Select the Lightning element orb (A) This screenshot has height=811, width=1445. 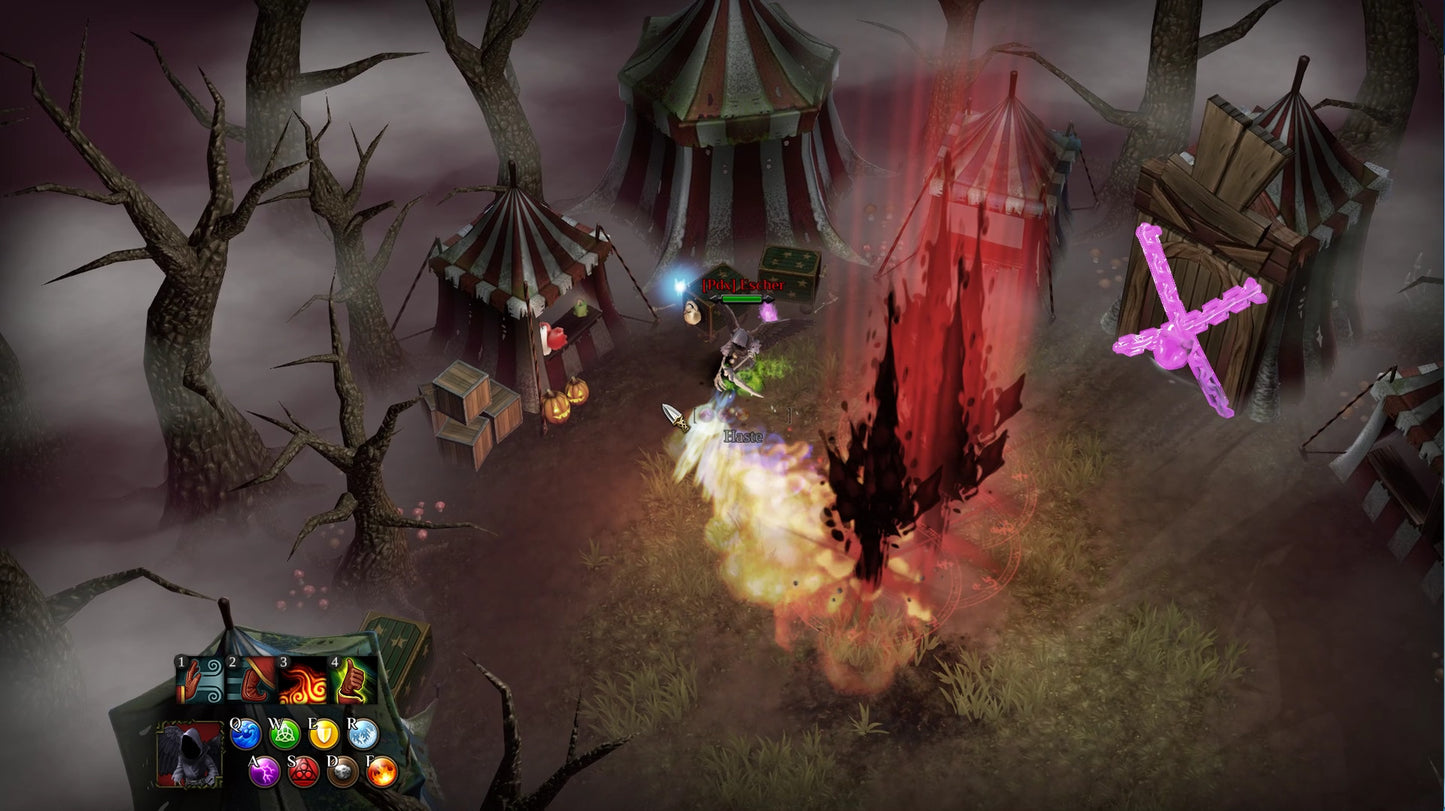pos(264,772)
